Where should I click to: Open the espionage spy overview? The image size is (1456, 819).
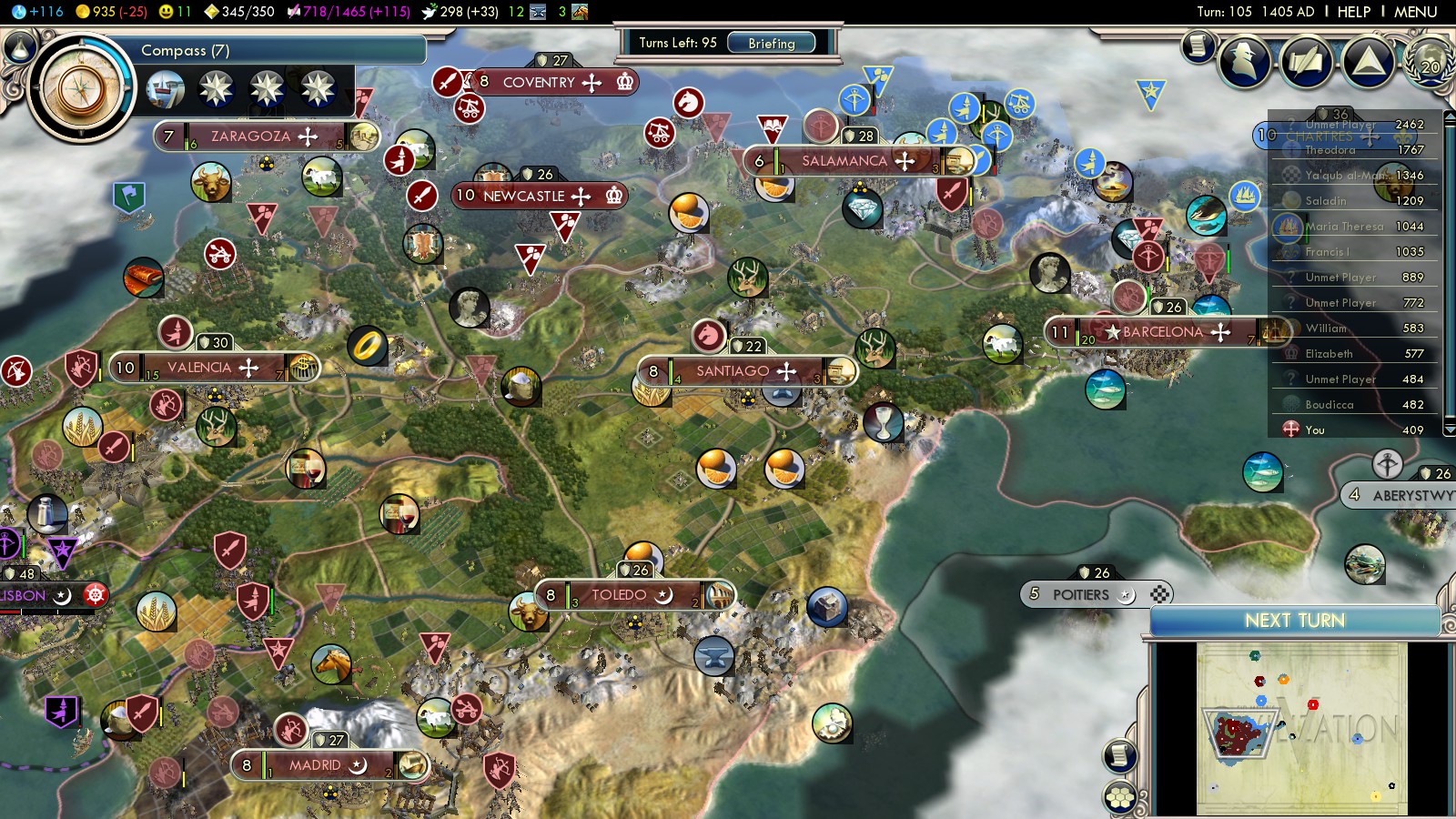pyautogui.click(x=1244, y=62)
